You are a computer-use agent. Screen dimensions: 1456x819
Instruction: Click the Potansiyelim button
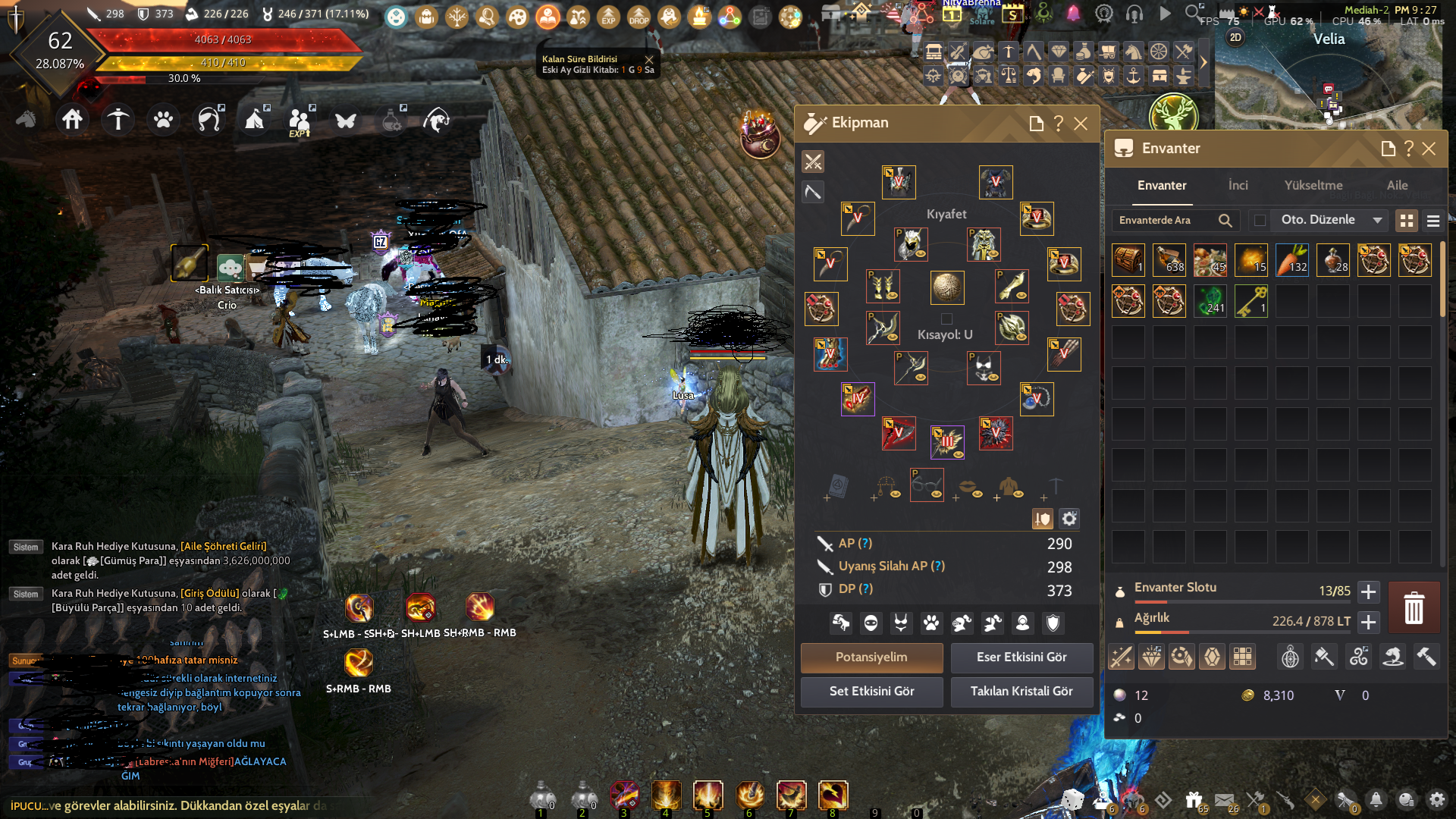pyautogui.click(x=871, y=657)
